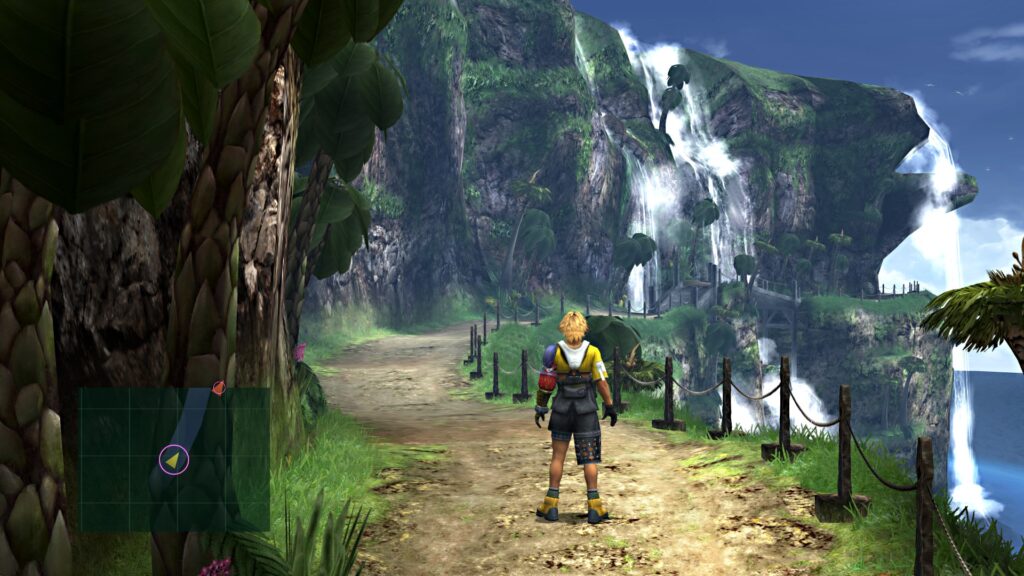Click the red destination marker on the minimap
The image size is (1024, 576).
[x=218, y=387]
